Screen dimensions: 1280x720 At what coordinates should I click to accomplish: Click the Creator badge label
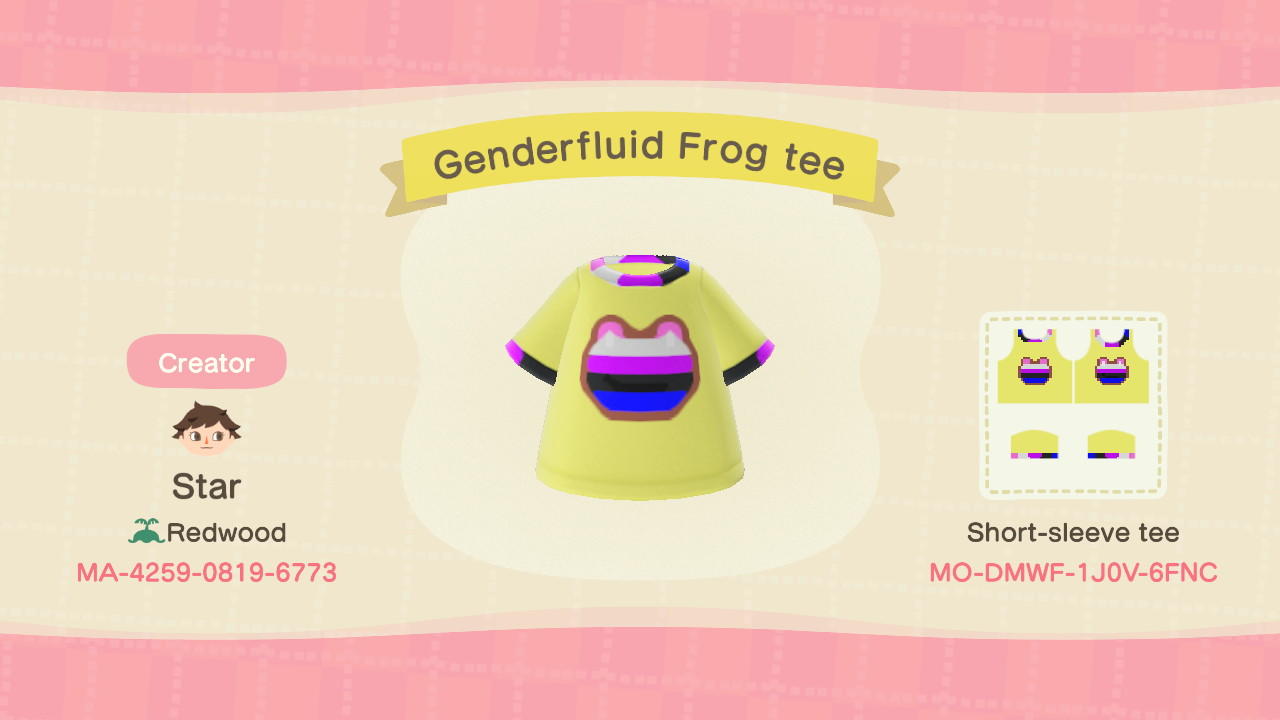(206, 362)
